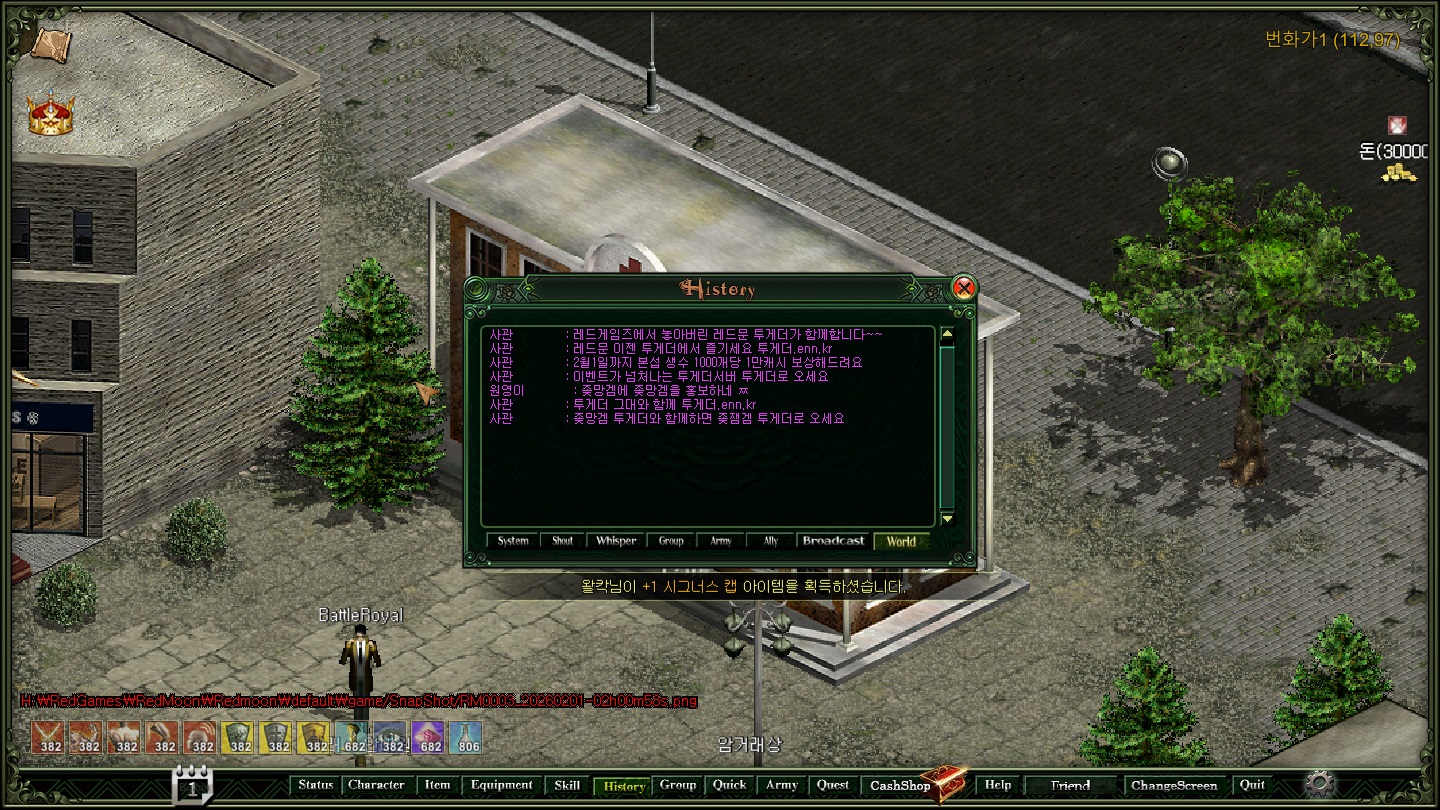Open the Quest log
1440x810 pixels.
[x=833, y=785]
